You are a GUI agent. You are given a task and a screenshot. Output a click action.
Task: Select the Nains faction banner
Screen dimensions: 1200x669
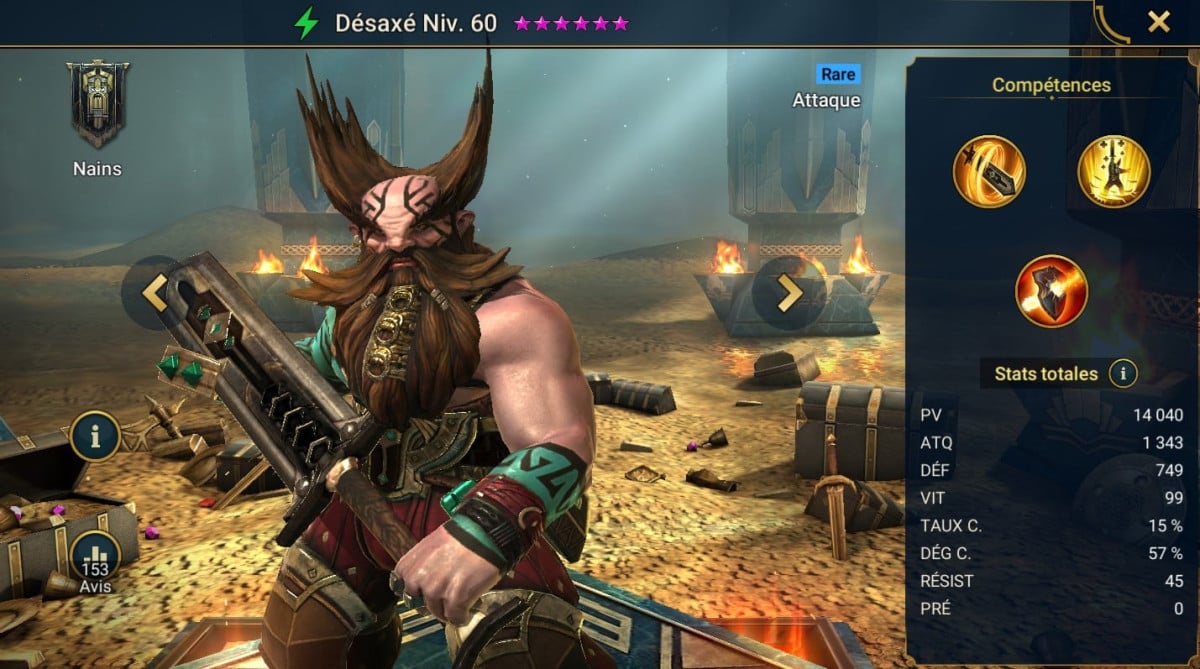97,103
